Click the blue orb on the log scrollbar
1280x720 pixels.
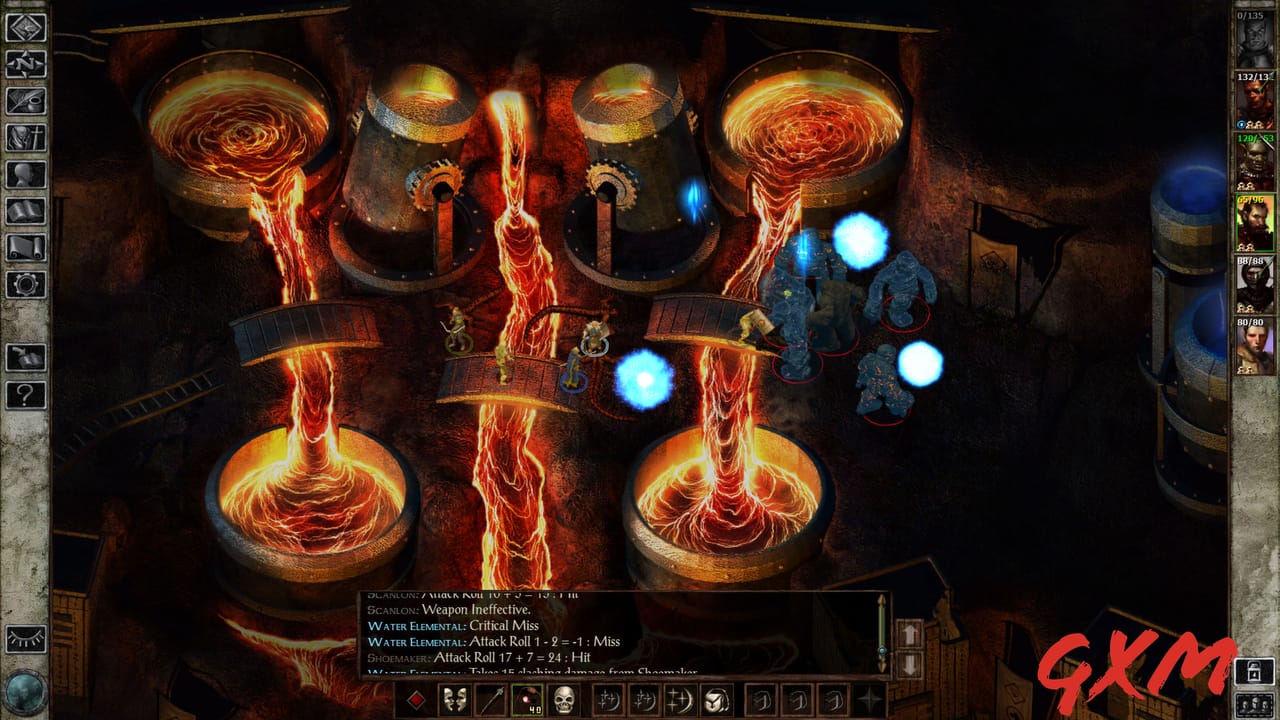point(882,650)
